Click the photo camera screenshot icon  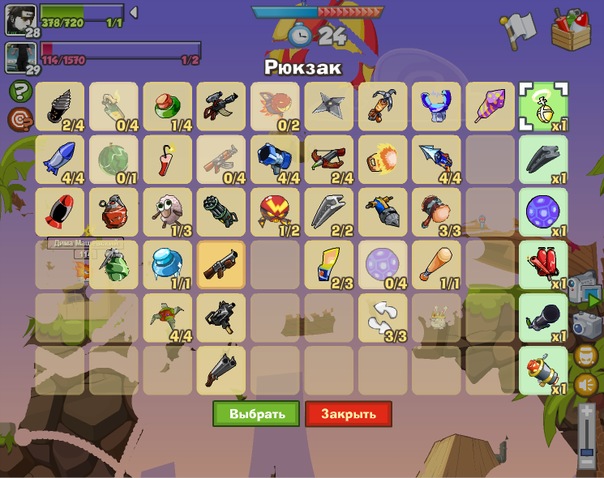pos(585,325)
